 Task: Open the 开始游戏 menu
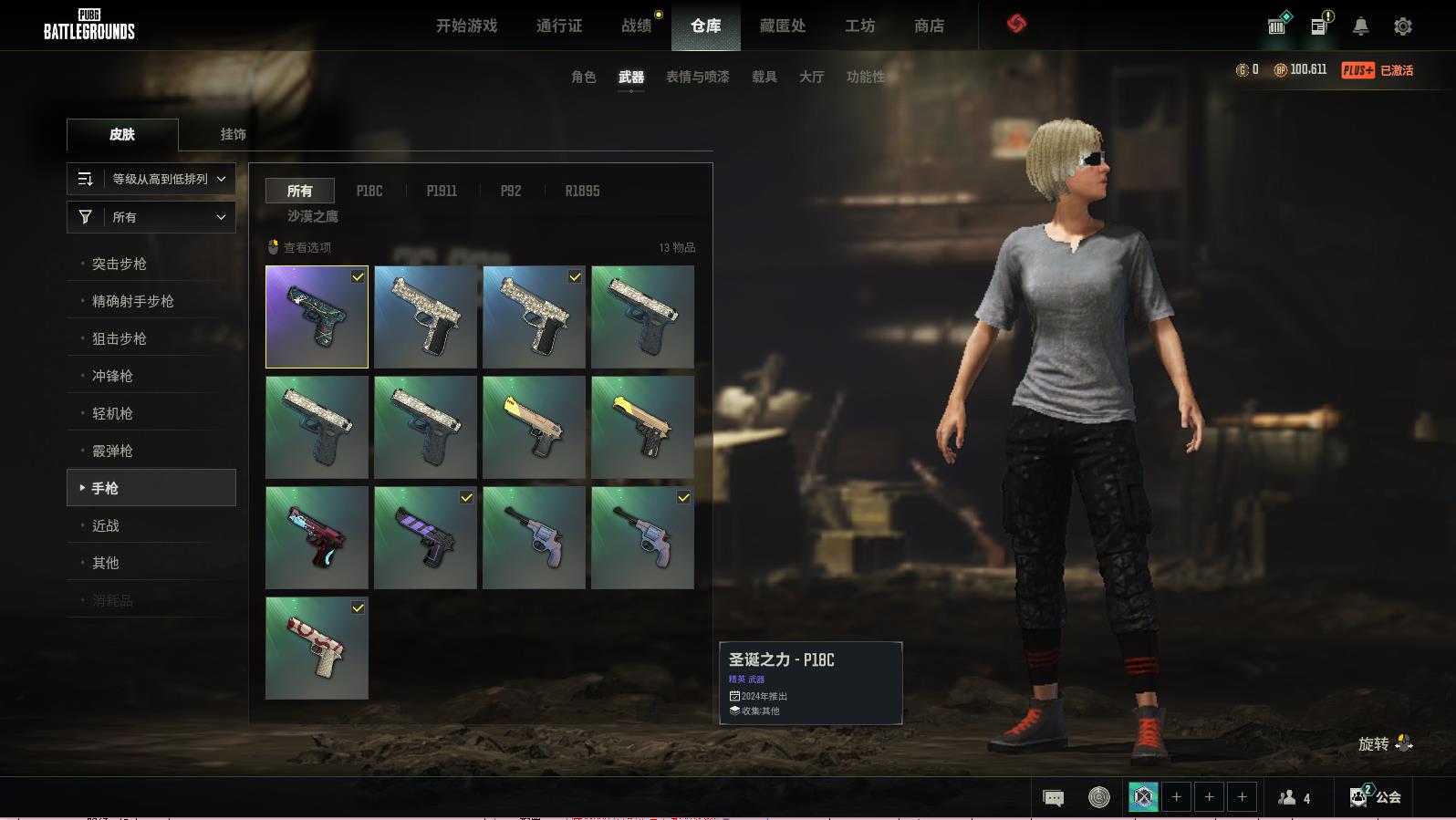(x=466, y=26)
